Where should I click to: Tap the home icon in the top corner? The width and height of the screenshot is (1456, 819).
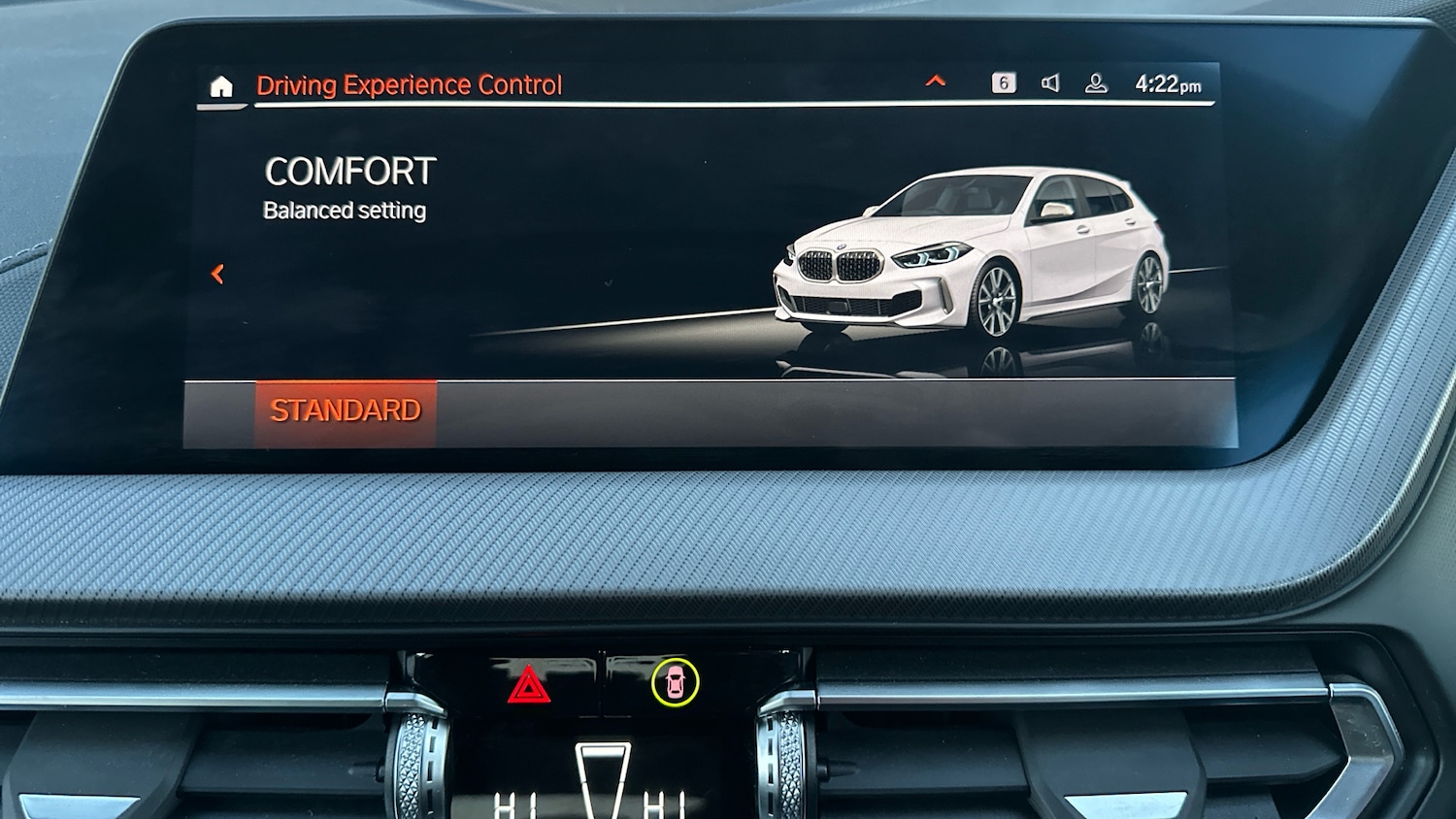(222, 87)
